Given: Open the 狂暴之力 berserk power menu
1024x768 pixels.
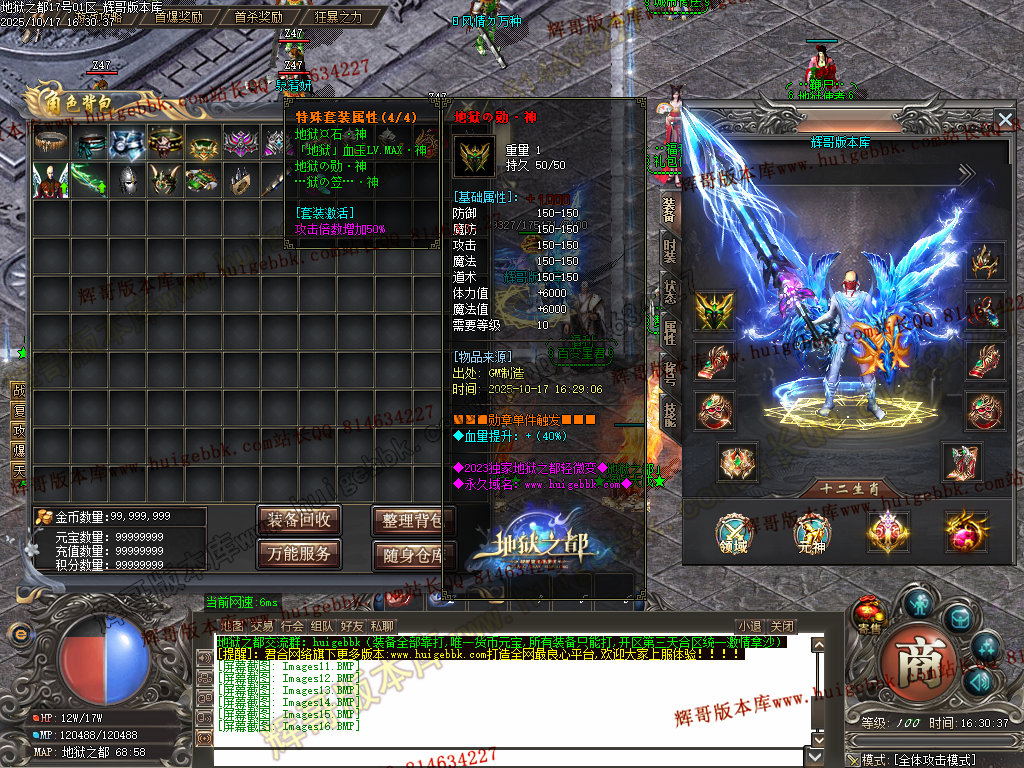Looking at the screenshot, I should pos(338,17).
